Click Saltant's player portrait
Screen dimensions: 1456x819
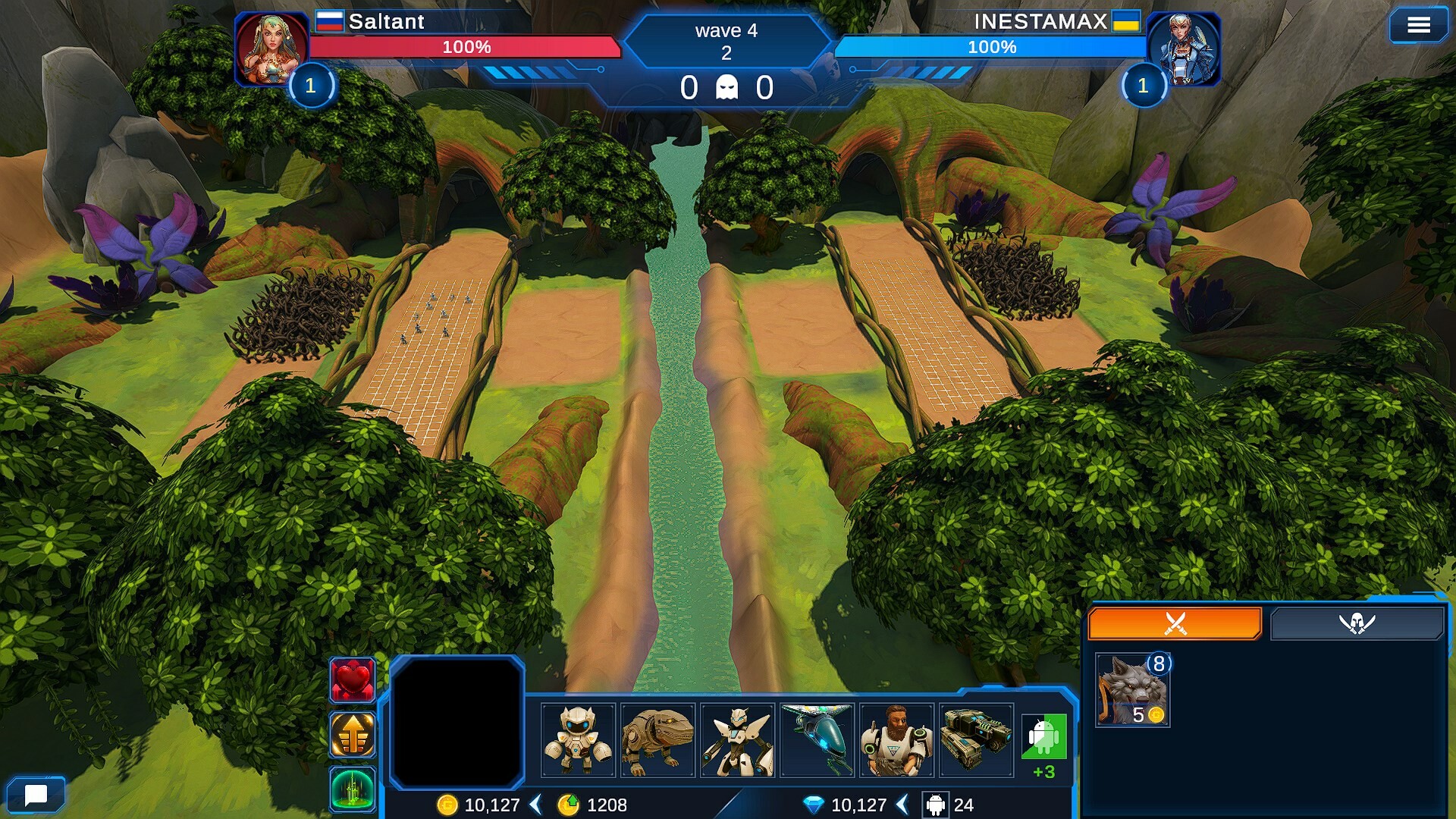271,49
